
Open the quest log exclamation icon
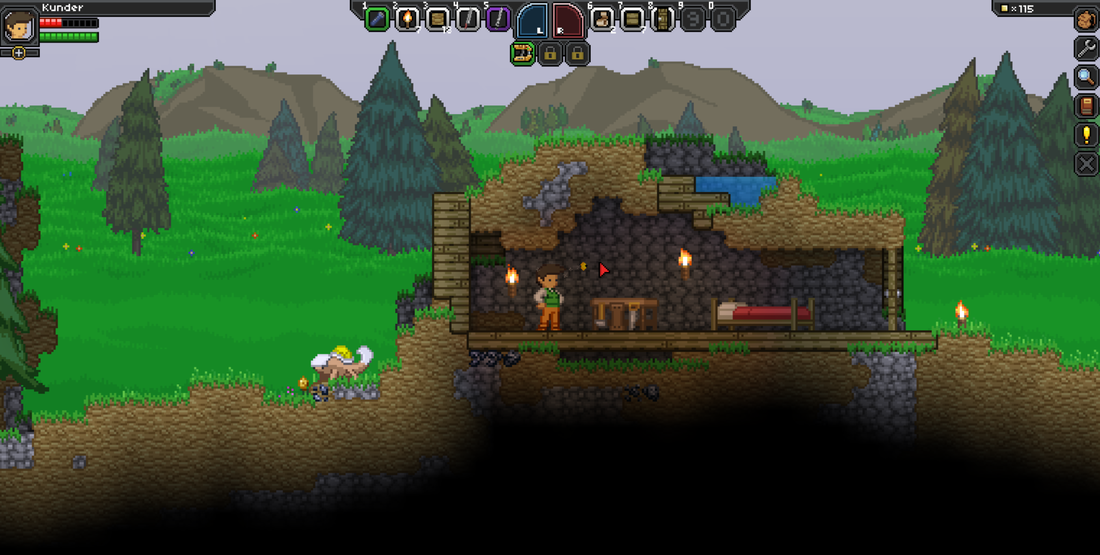(1086, 135)
